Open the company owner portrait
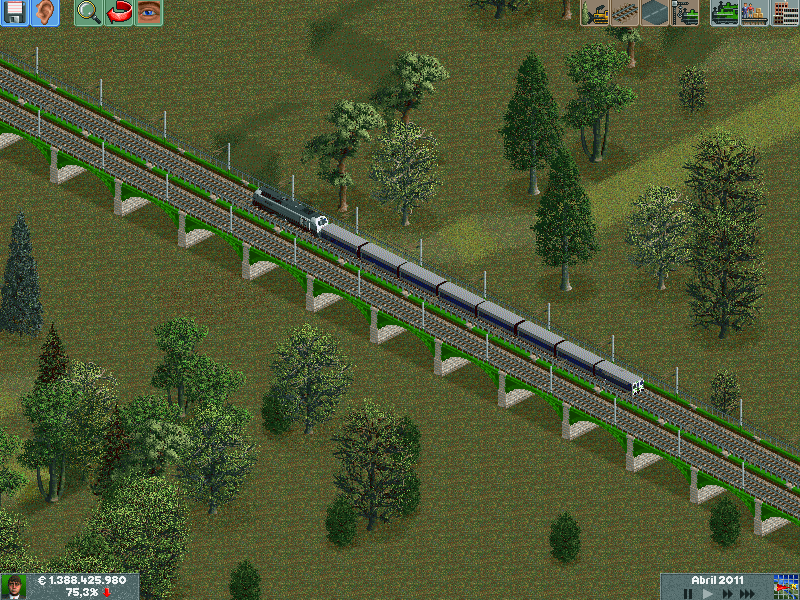800x600 pixels. pos(13,586)
